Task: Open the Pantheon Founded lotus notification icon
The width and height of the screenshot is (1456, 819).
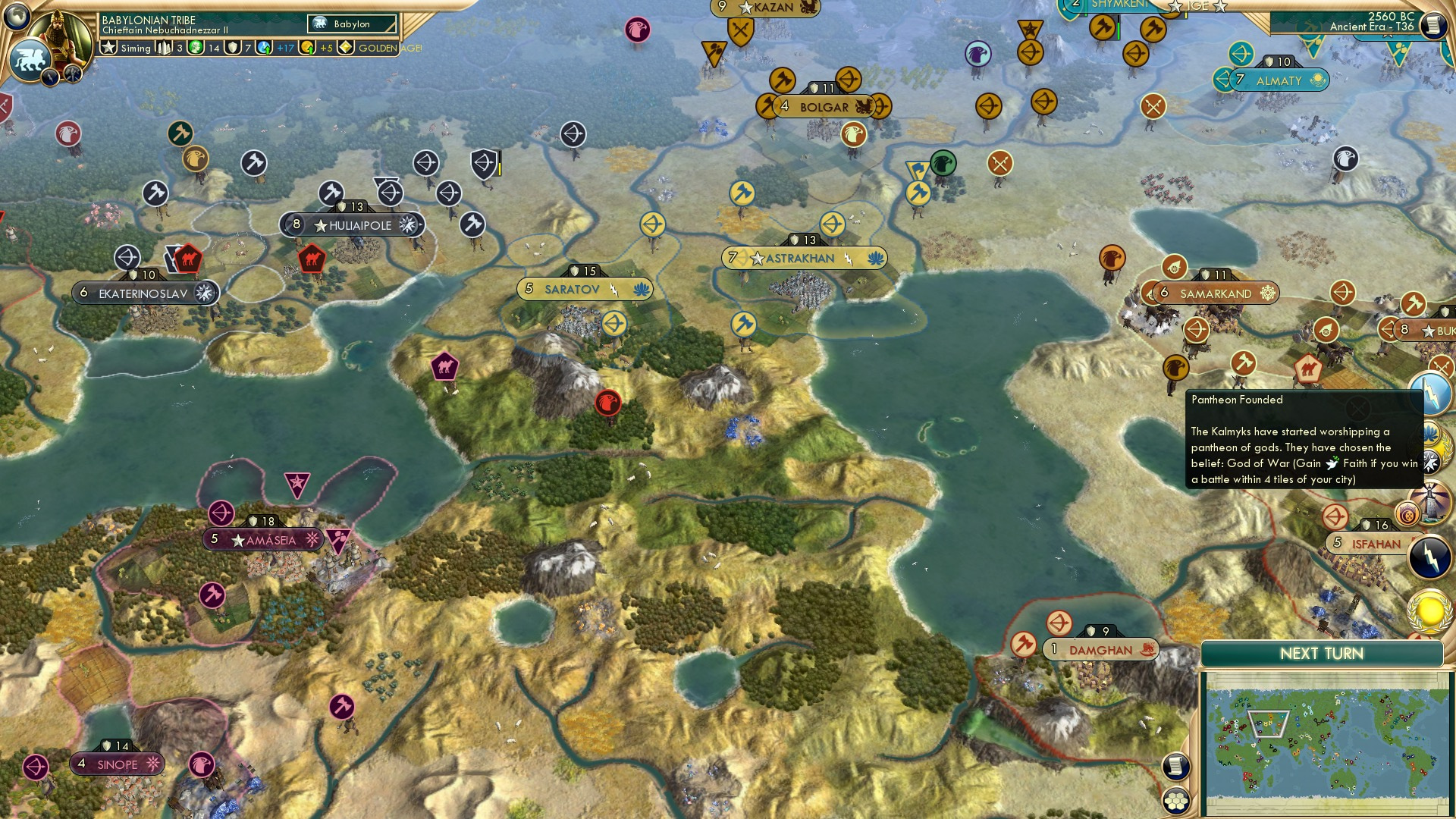Action: (1429, 433)
